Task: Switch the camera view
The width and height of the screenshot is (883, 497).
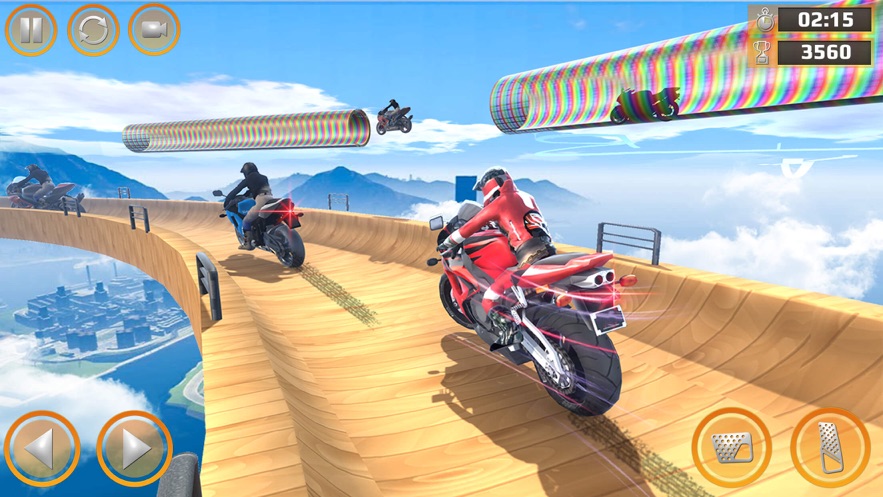Action: [x=154, y=30]
